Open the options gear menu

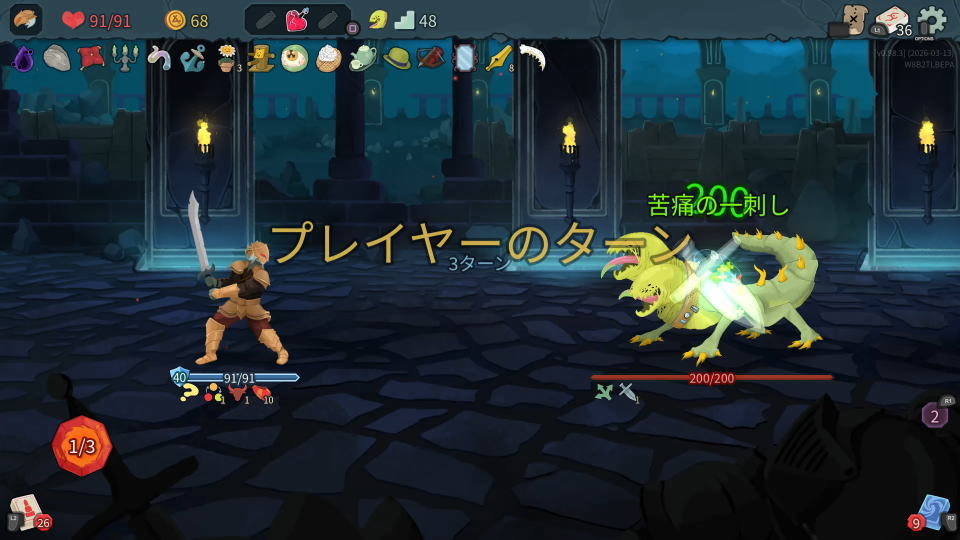(x=931, y=20)
